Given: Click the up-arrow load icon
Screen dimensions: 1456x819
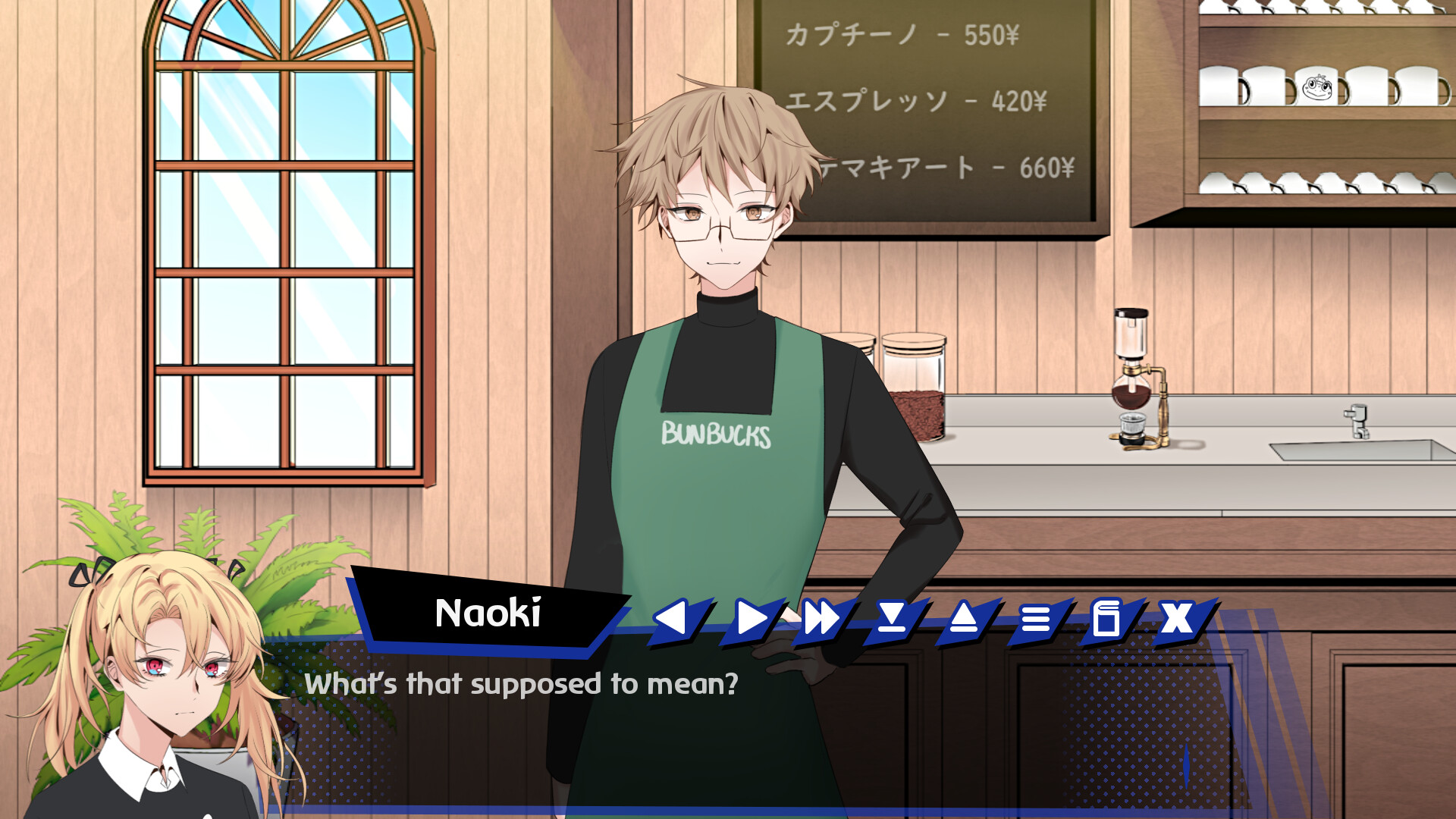Looking at the screenshot, I should click(964, 619).
